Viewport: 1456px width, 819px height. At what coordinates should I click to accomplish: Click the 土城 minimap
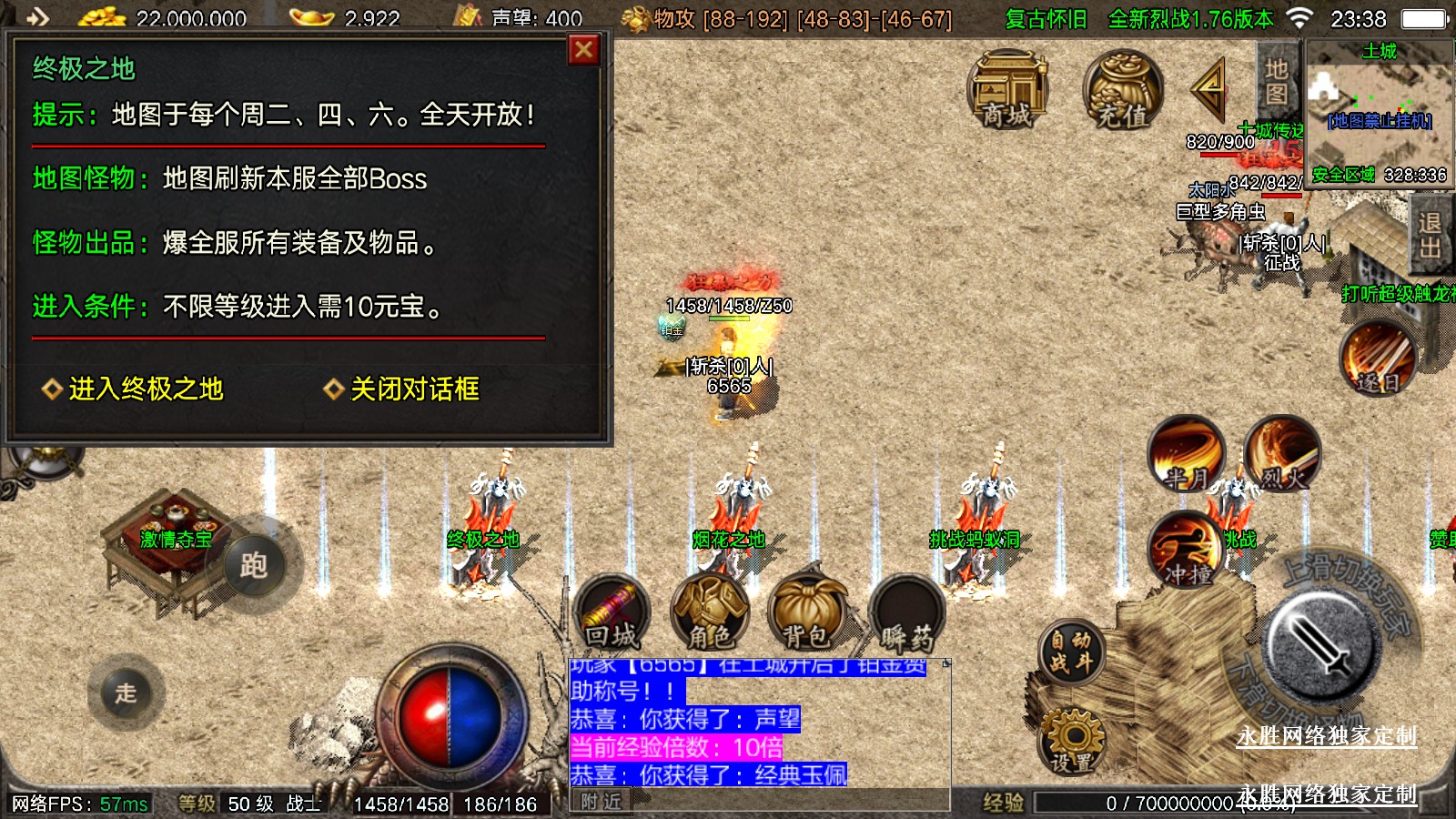click(x=1379, y=111)
